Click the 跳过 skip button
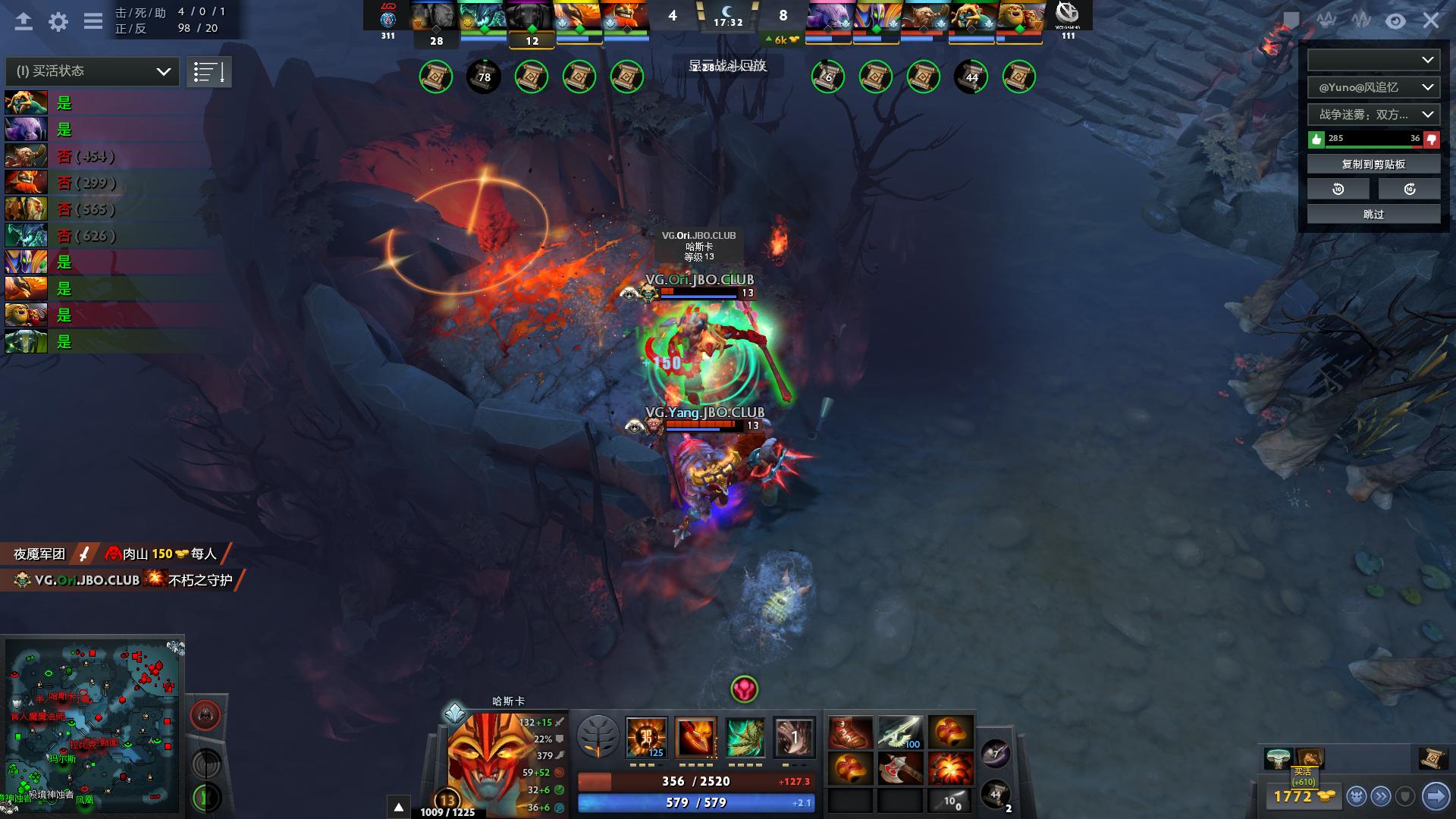Viewport: 1456px width, 819px height. [1373, 215]
